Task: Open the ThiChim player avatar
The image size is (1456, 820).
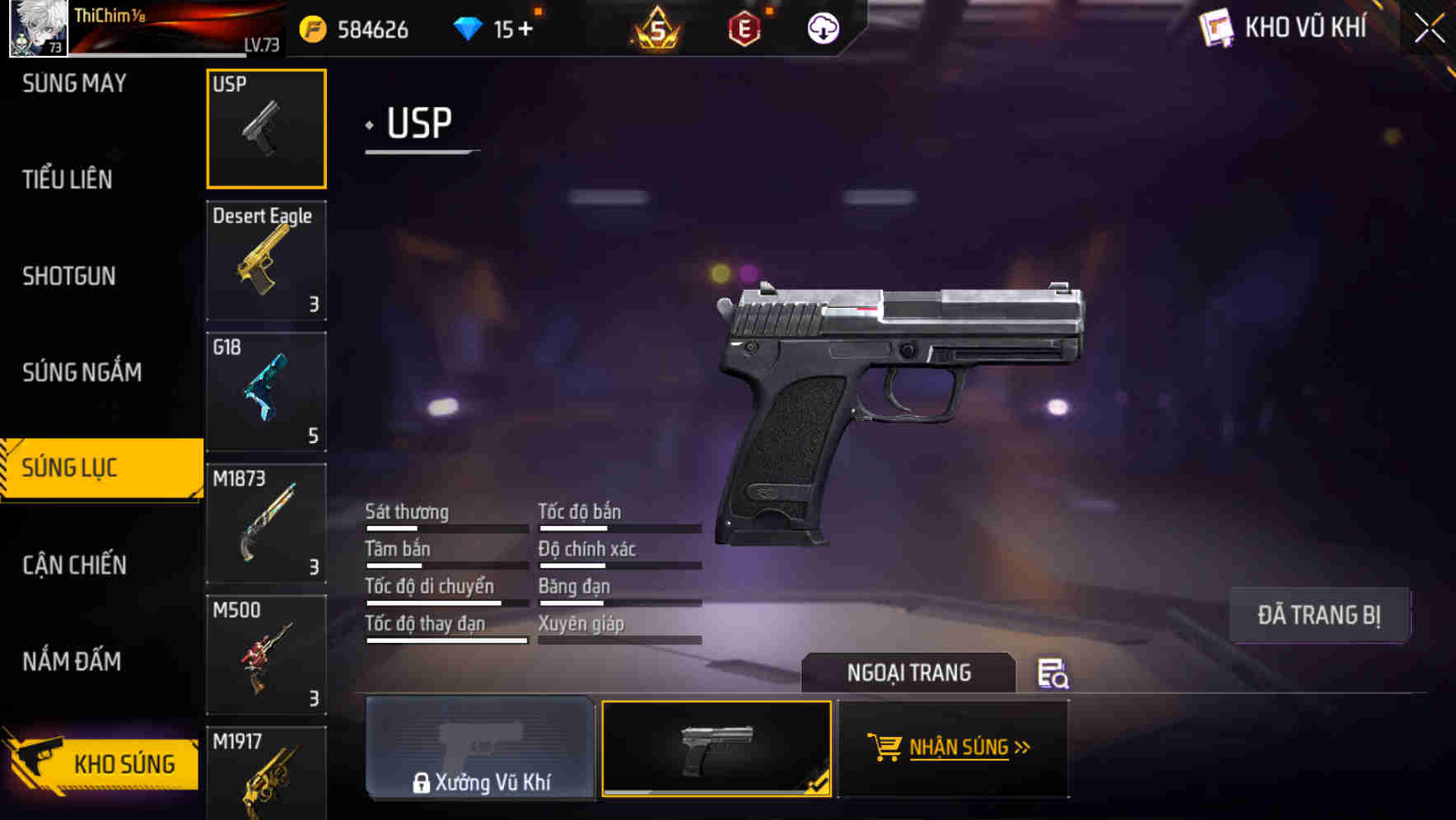Action: 36,30
